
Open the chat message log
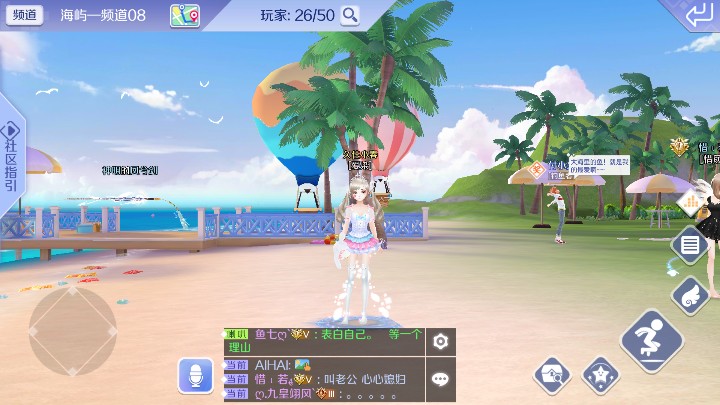(323, 365)
